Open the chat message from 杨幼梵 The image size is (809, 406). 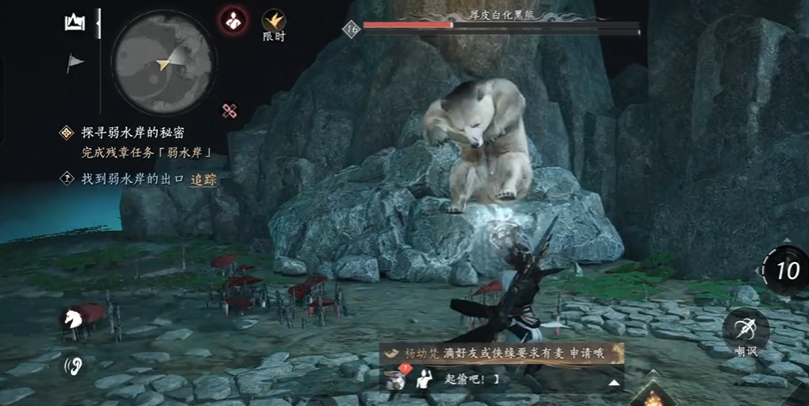pos(500,353)
